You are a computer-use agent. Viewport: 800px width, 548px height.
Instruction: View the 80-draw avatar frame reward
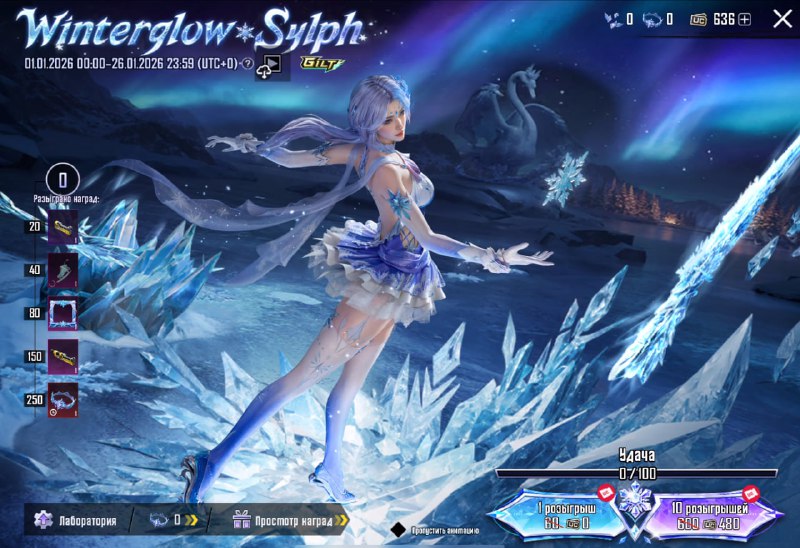[x=63, y=312]
